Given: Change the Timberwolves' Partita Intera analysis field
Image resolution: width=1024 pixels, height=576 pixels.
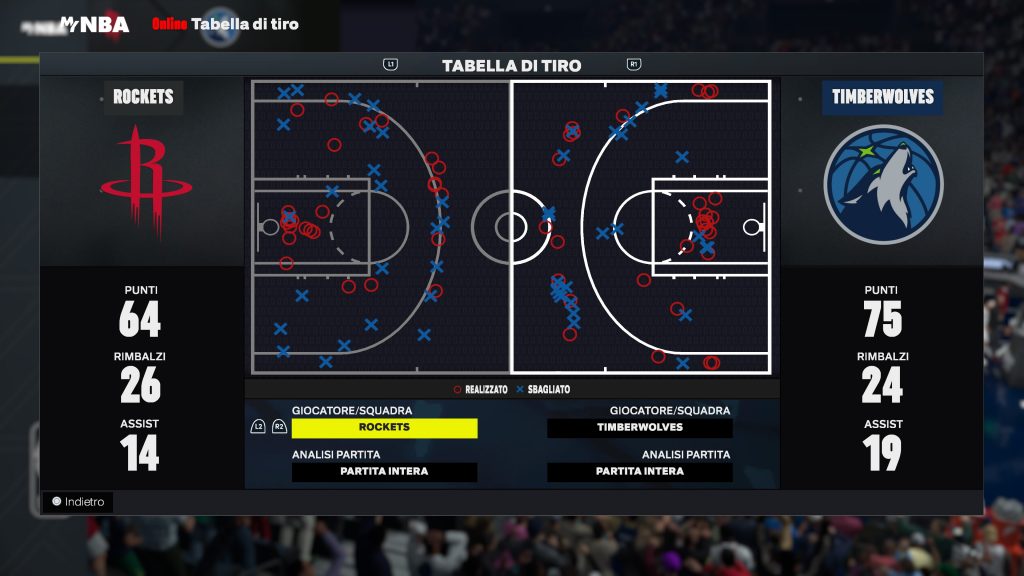Looking at the screenshot, I should (x=640, y=472).
